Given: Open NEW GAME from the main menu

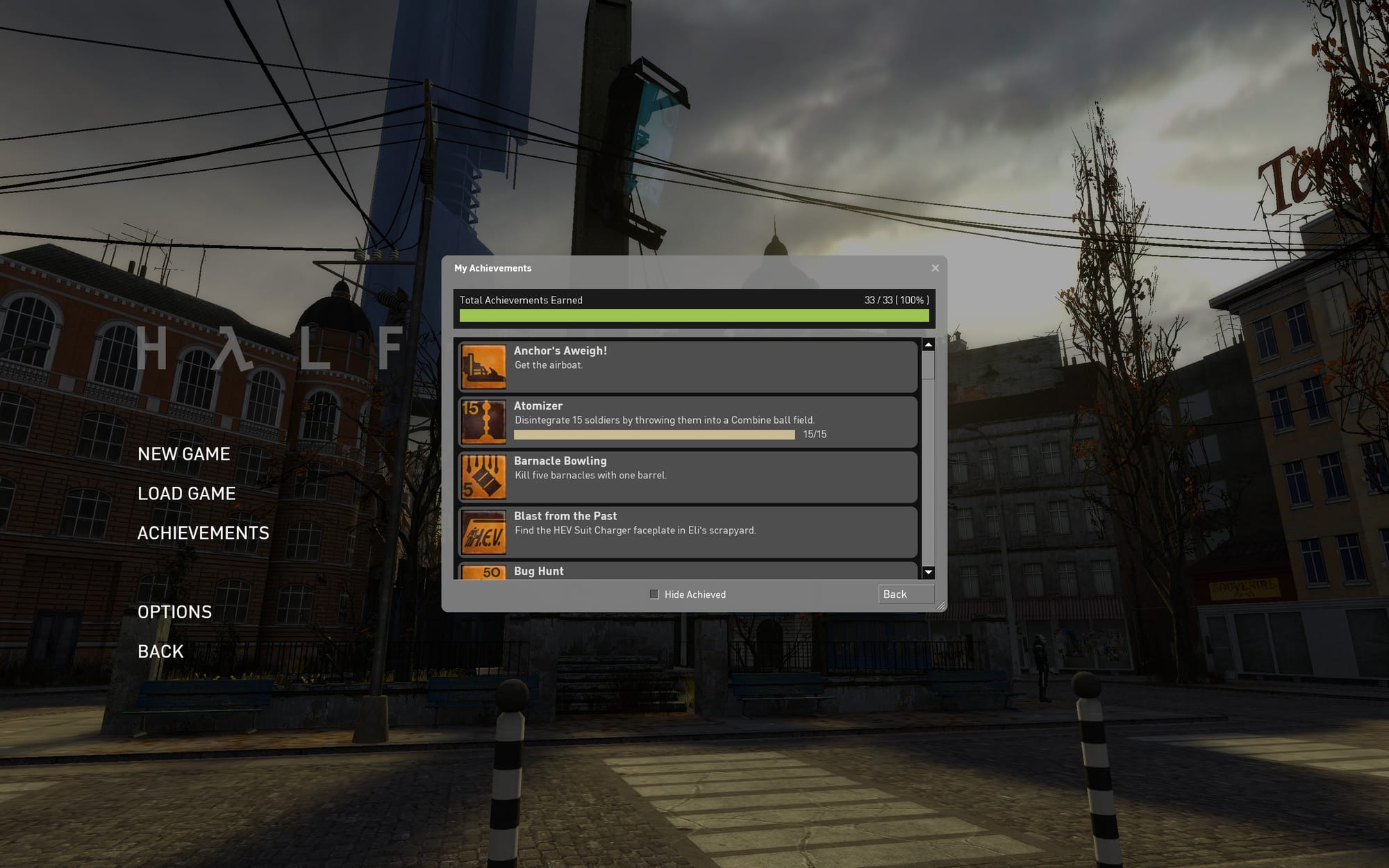Looking at the screenshot, I should [184, 453].
